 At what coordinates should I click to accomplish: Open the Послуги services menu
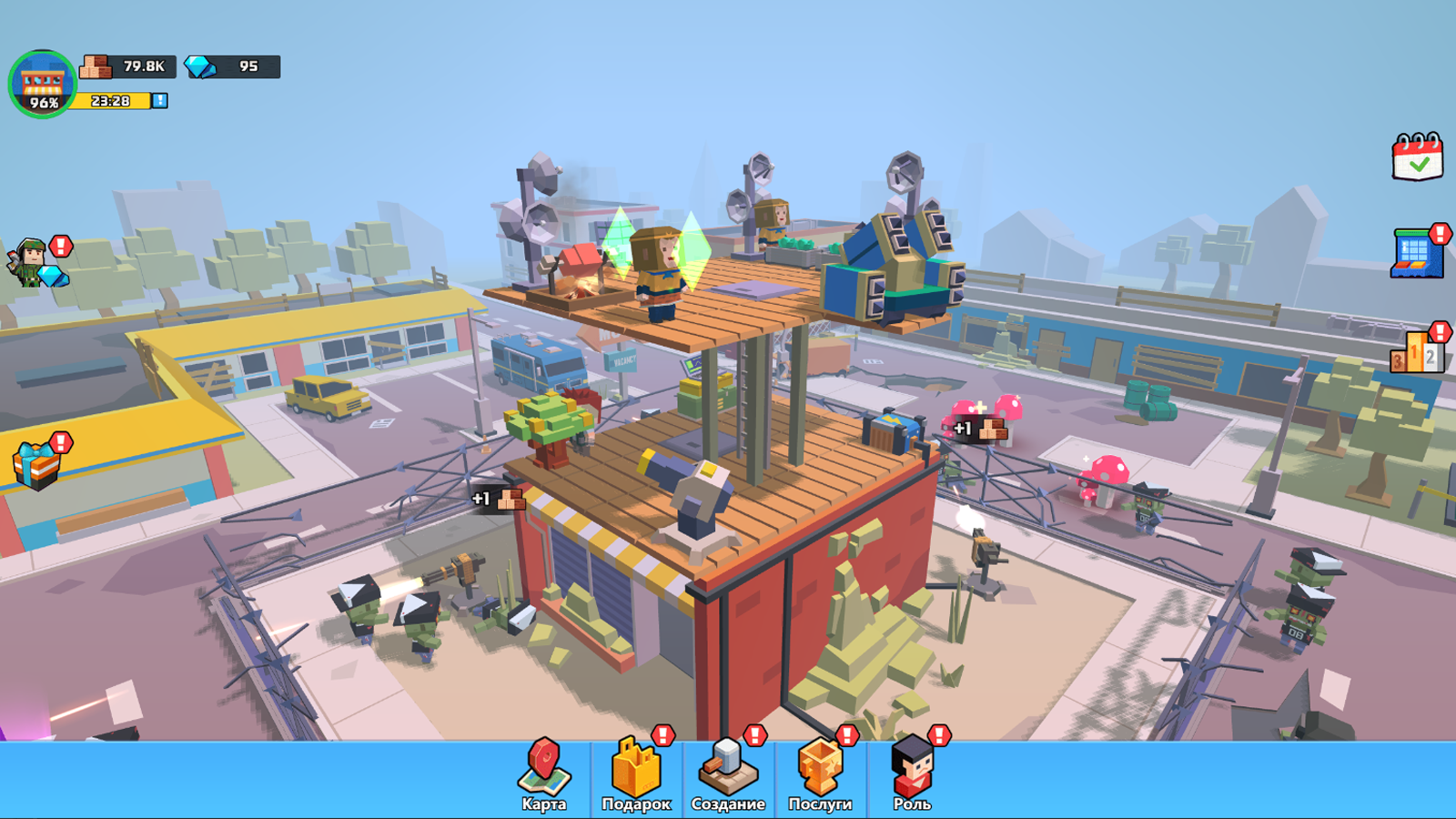coord(821,778)
